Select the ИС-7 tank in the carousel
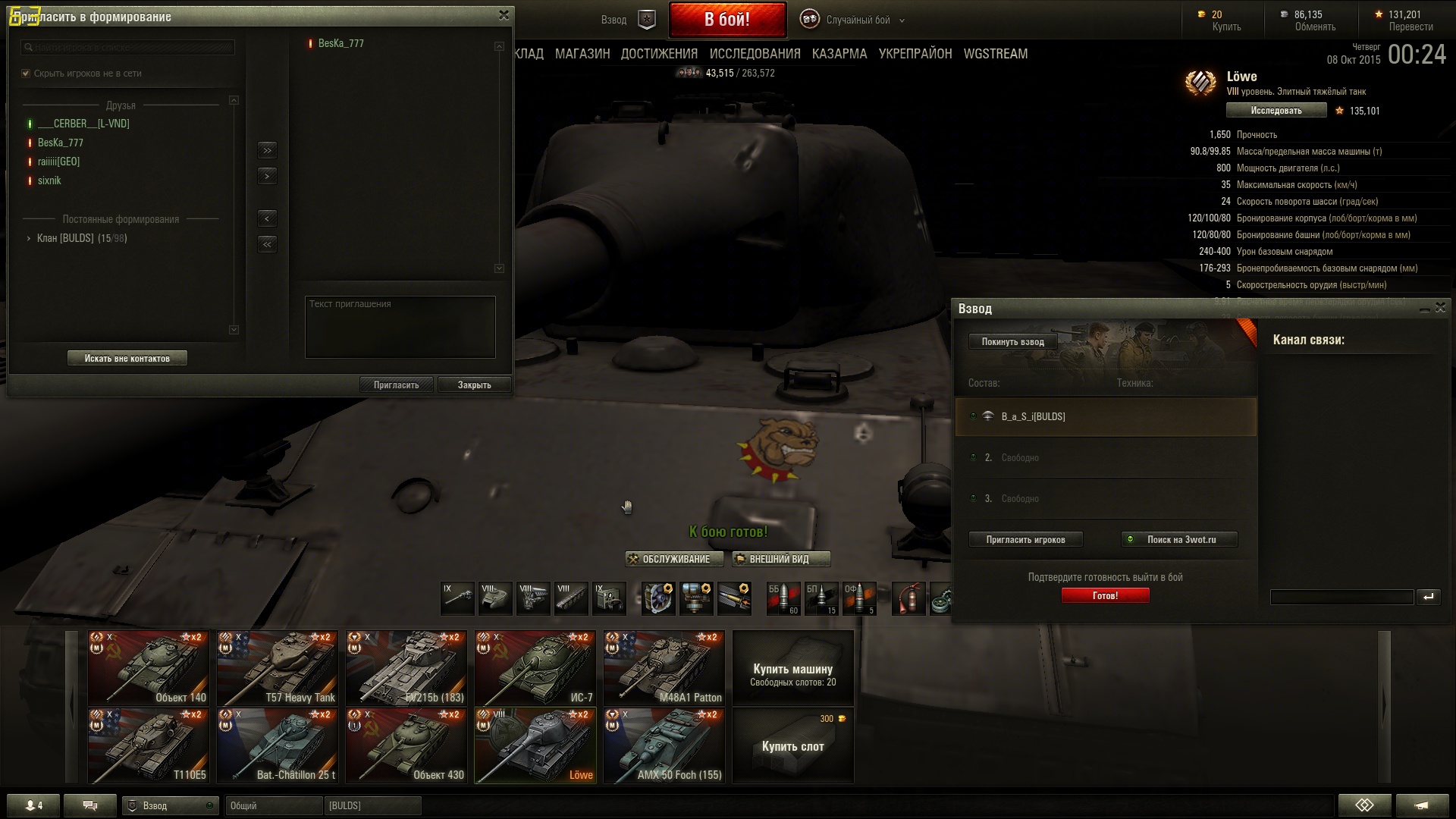This screenshot has height=819, width=1456. tap(535, 668)
